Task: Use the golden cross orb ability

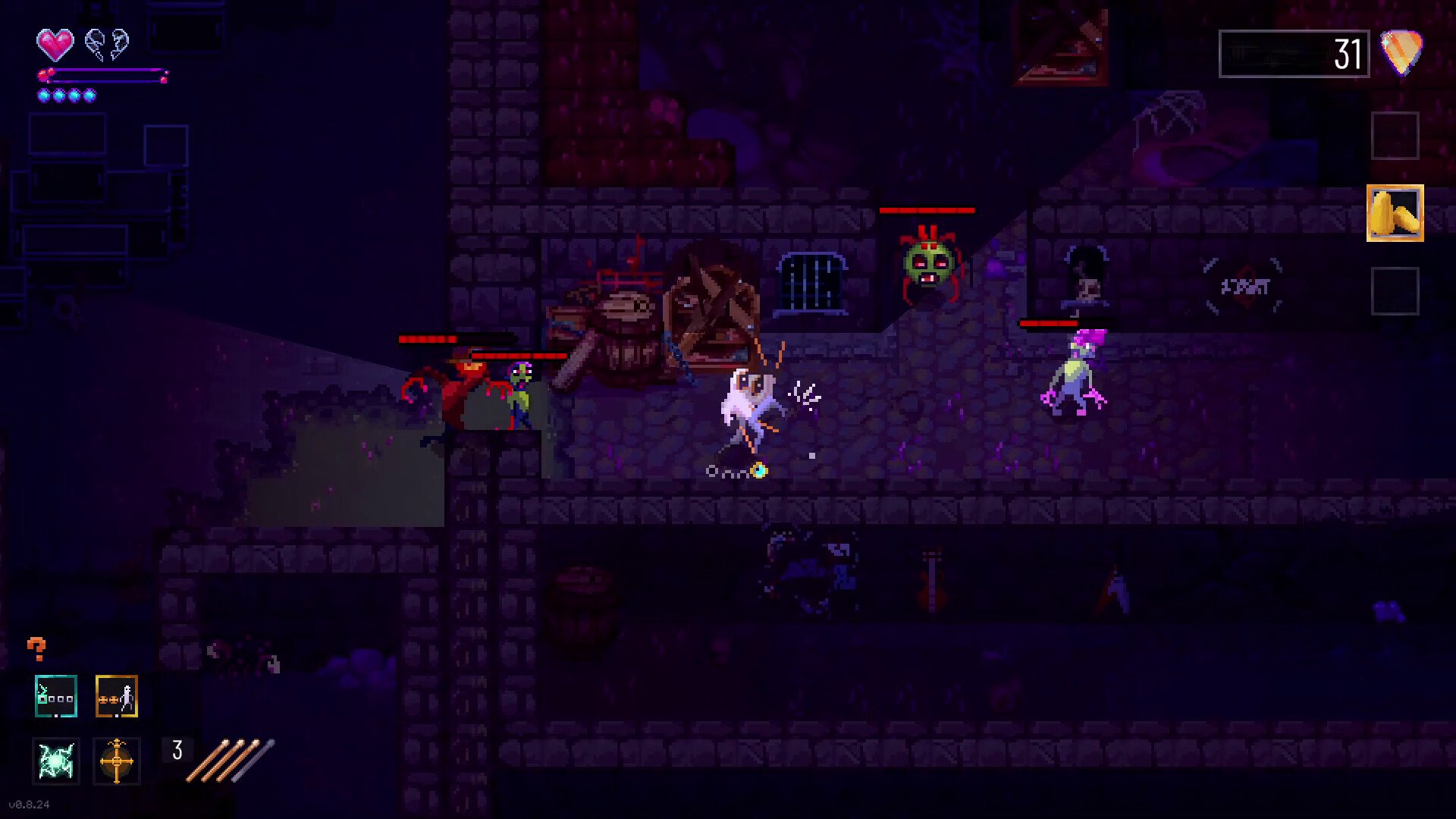Action: (117, 761)
